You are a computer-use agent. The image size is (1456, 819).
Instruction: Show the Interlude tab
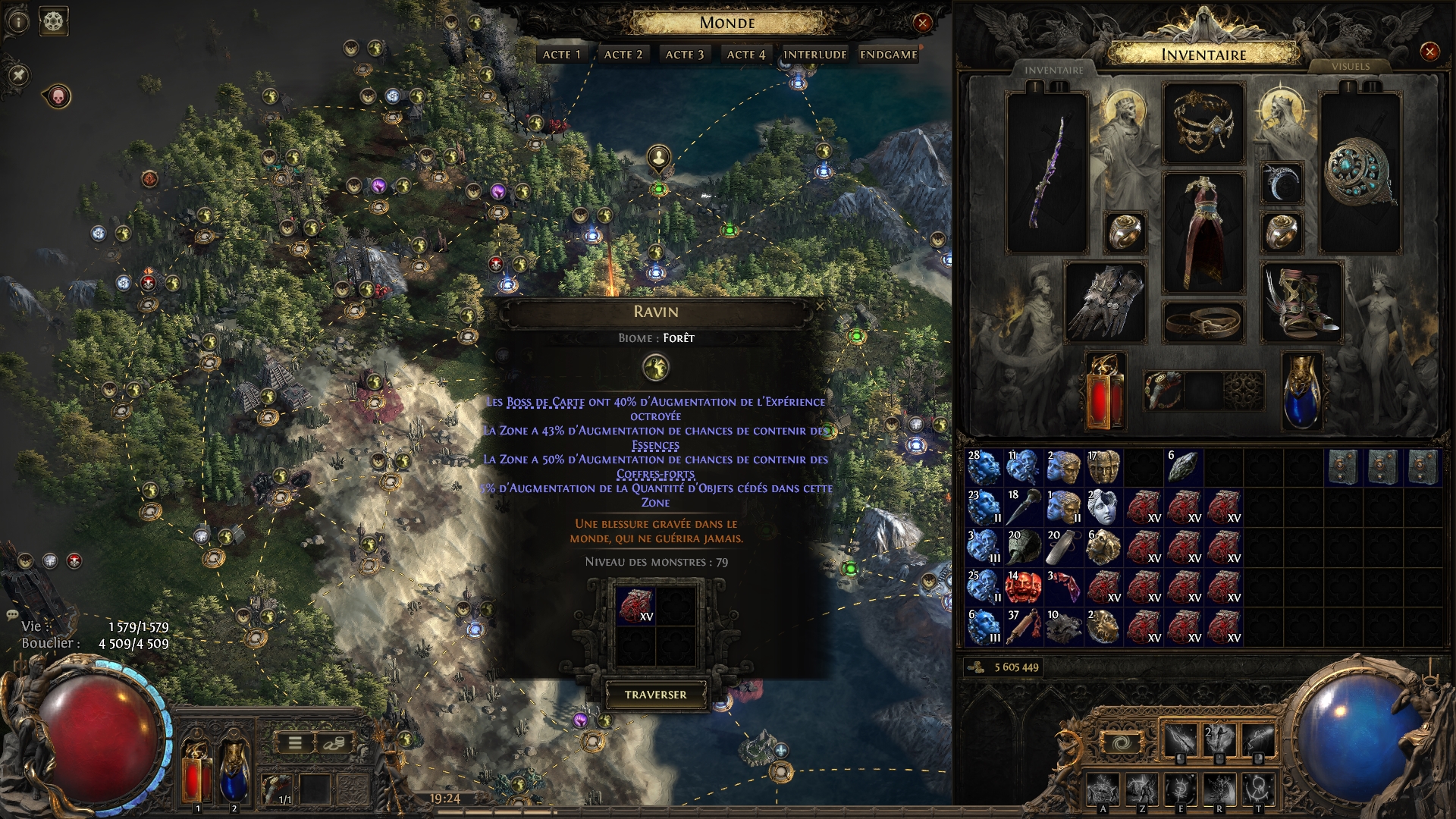coord(814,55)
